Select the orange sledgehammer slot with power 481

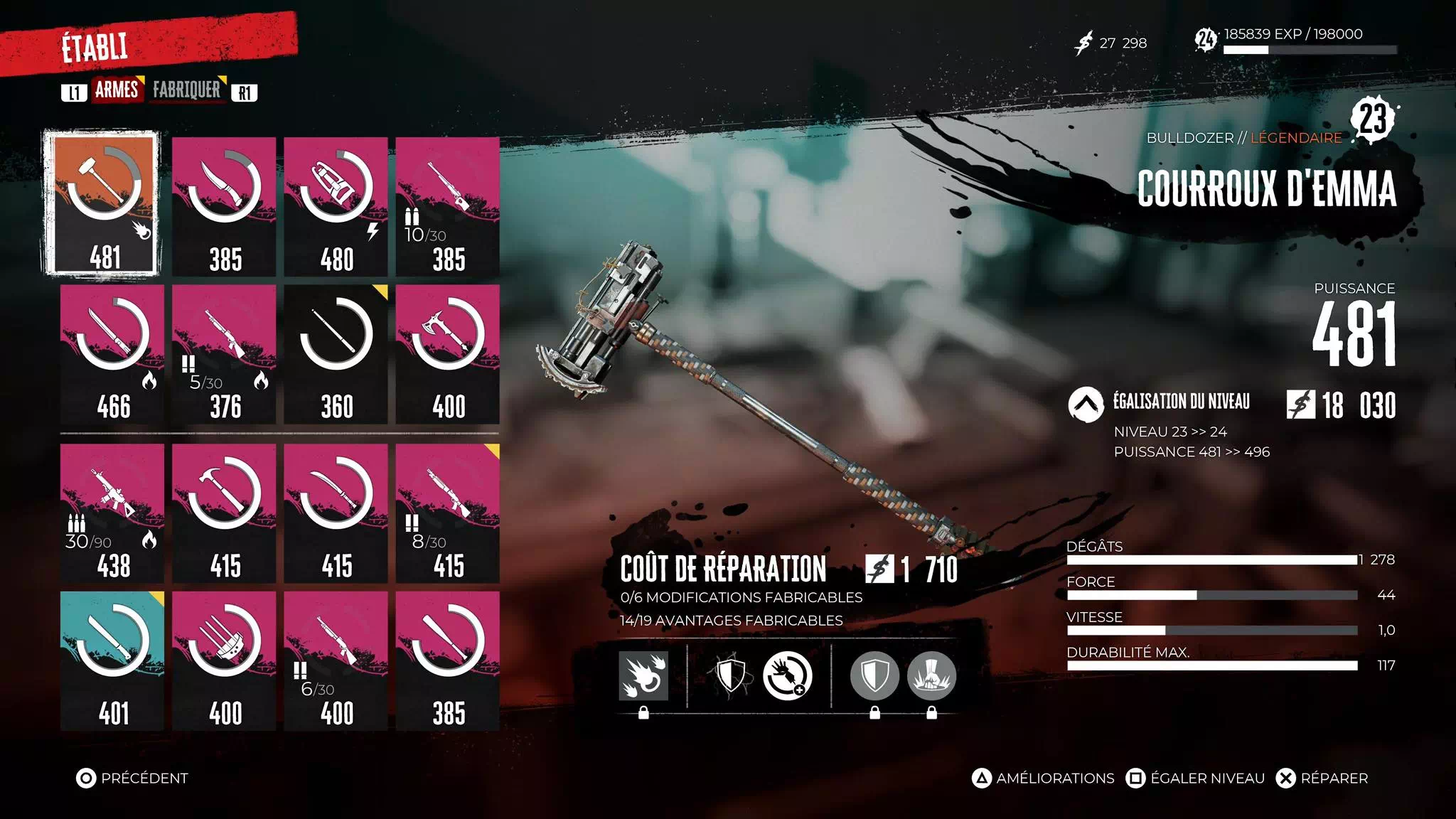[102, 203]
